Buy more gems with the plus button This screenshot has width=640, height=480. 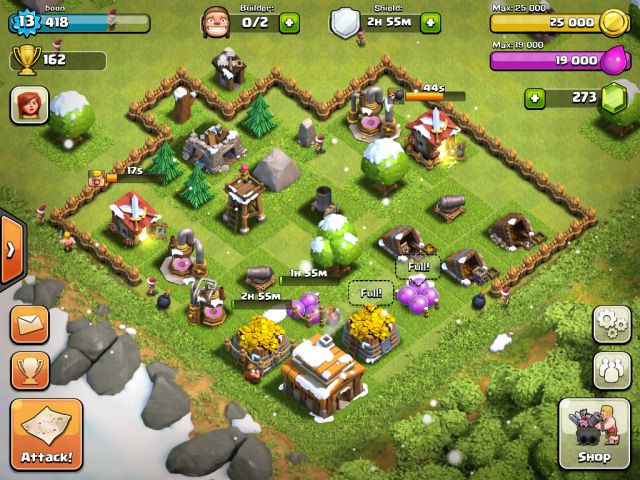tap(537, 98)
